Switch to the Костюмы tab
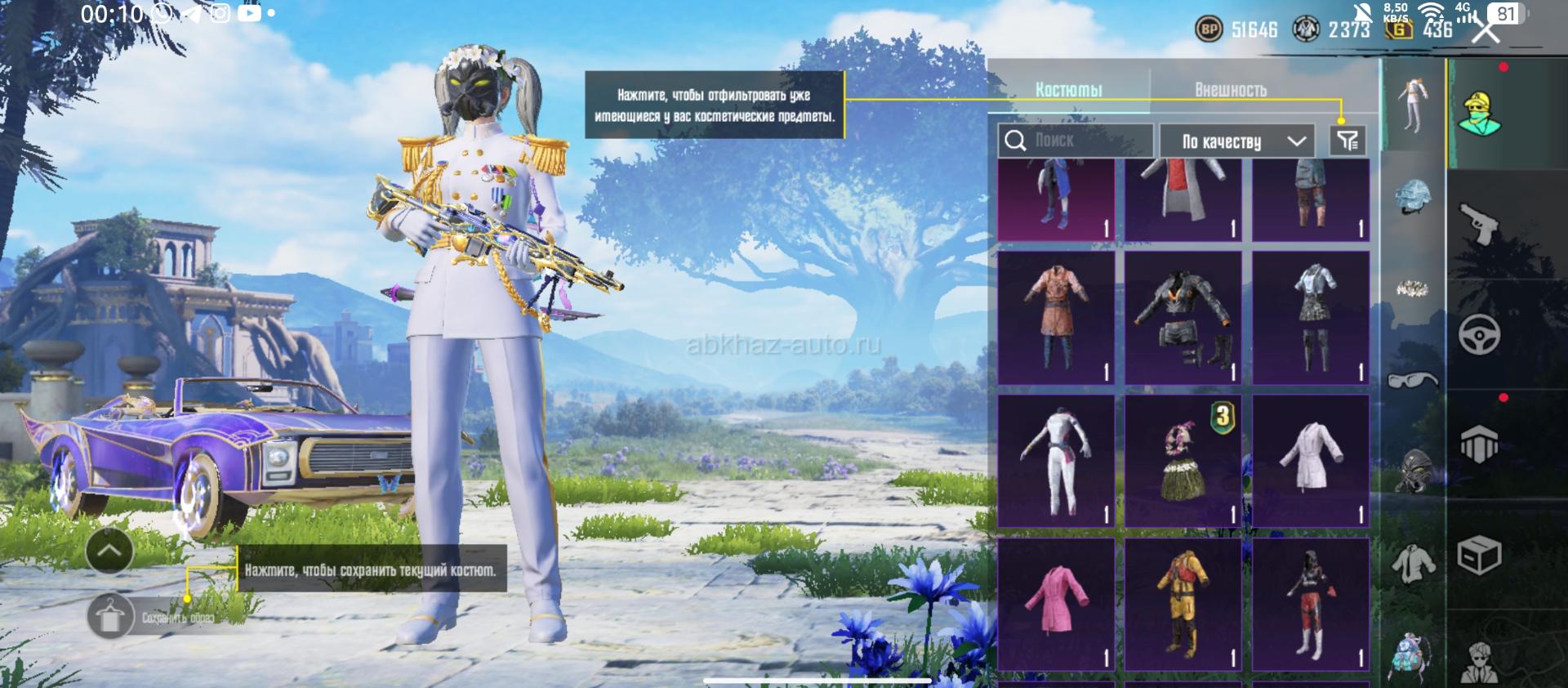Screen dimensions: 1568x688 click(x=1068, y=90)
